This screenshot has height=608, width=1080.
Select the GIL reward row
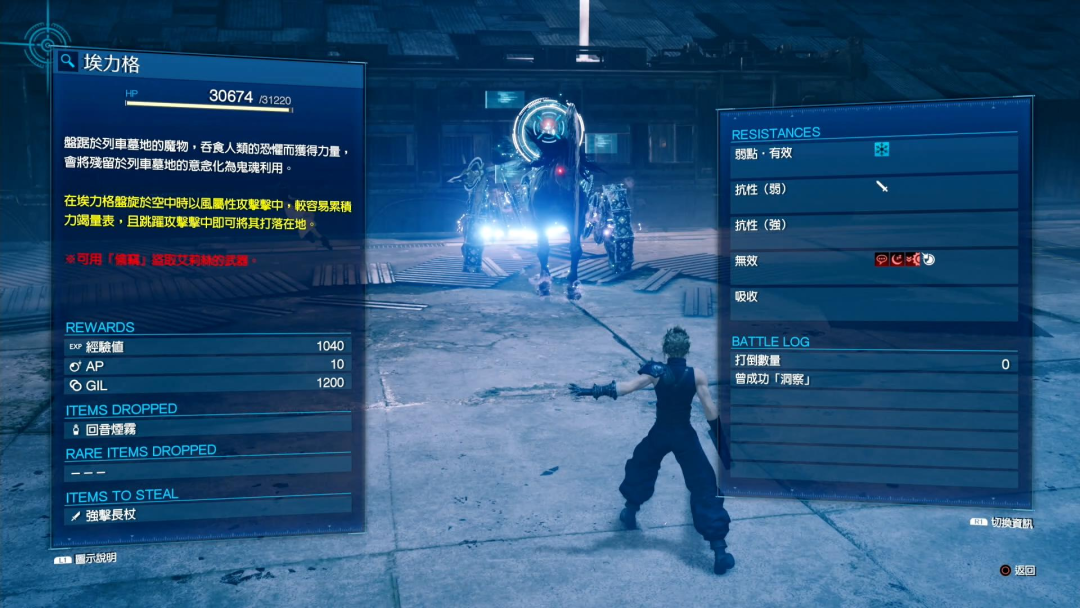point(208,383)
